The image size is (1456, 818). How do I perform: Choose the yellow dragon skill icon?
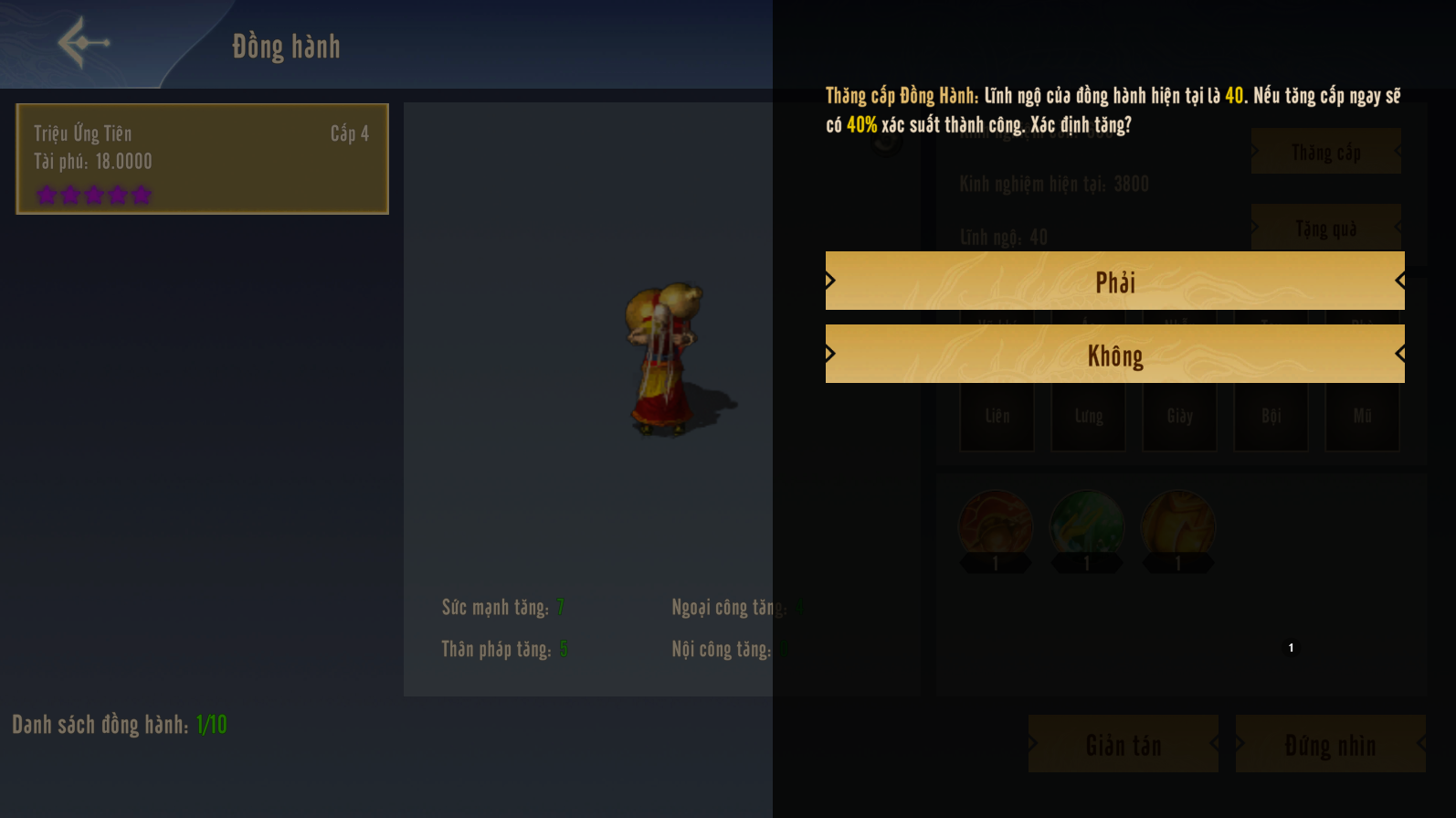tap(1178, 525)
